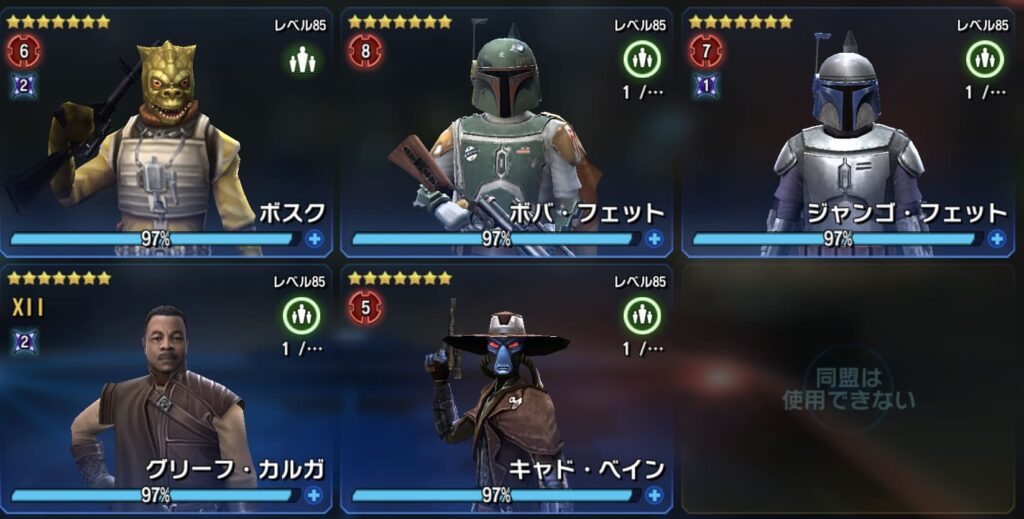The image size is (1024, 519).
Task: Tap the green squad icon on ボバ・フェット
Action: [642, 61]
